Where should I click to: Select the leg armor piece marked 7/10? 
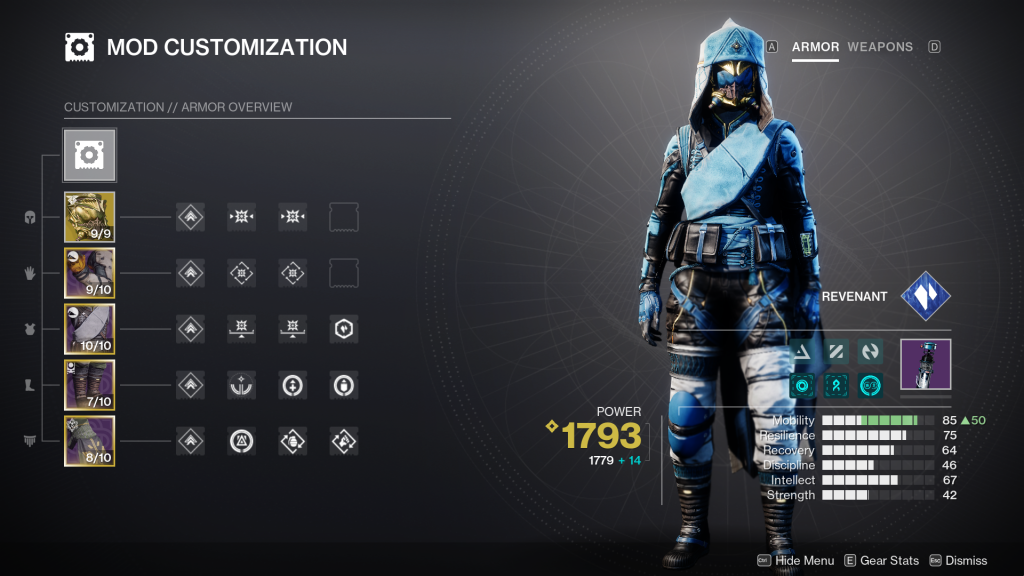tap(90, 385)
